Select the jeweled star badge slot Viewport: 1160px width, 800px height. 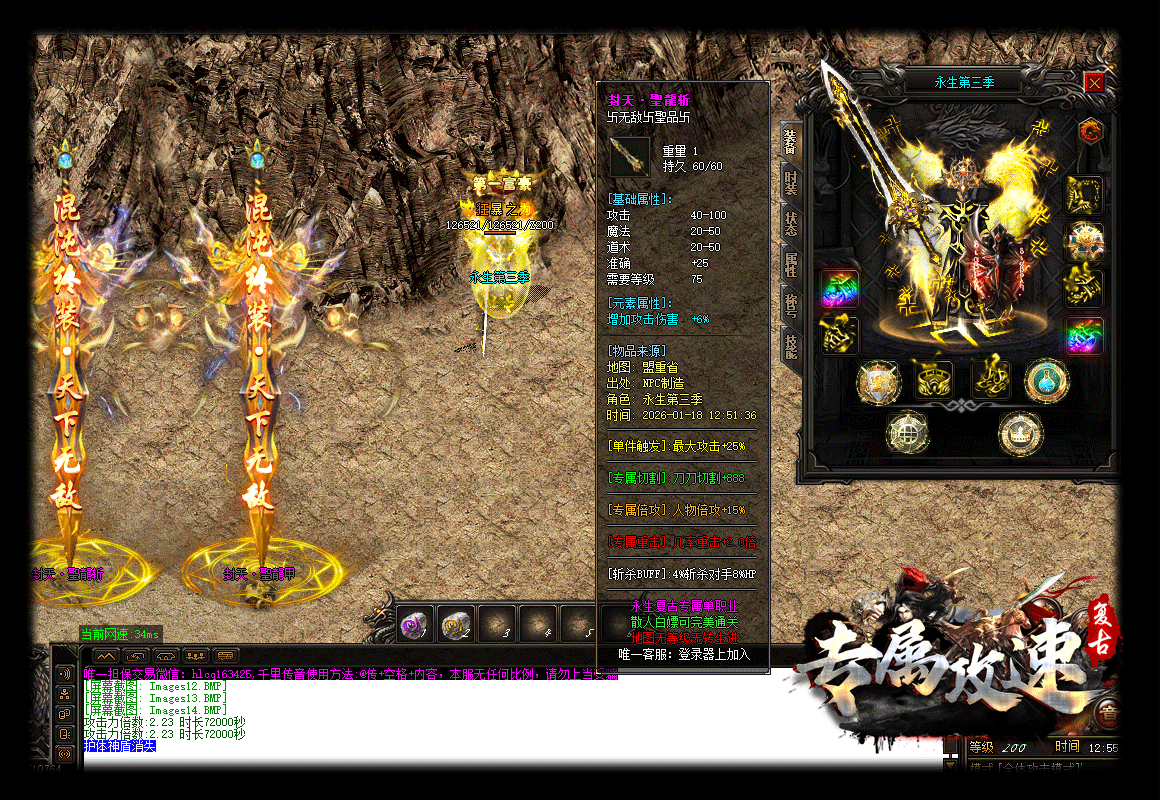pos(1084,241)
